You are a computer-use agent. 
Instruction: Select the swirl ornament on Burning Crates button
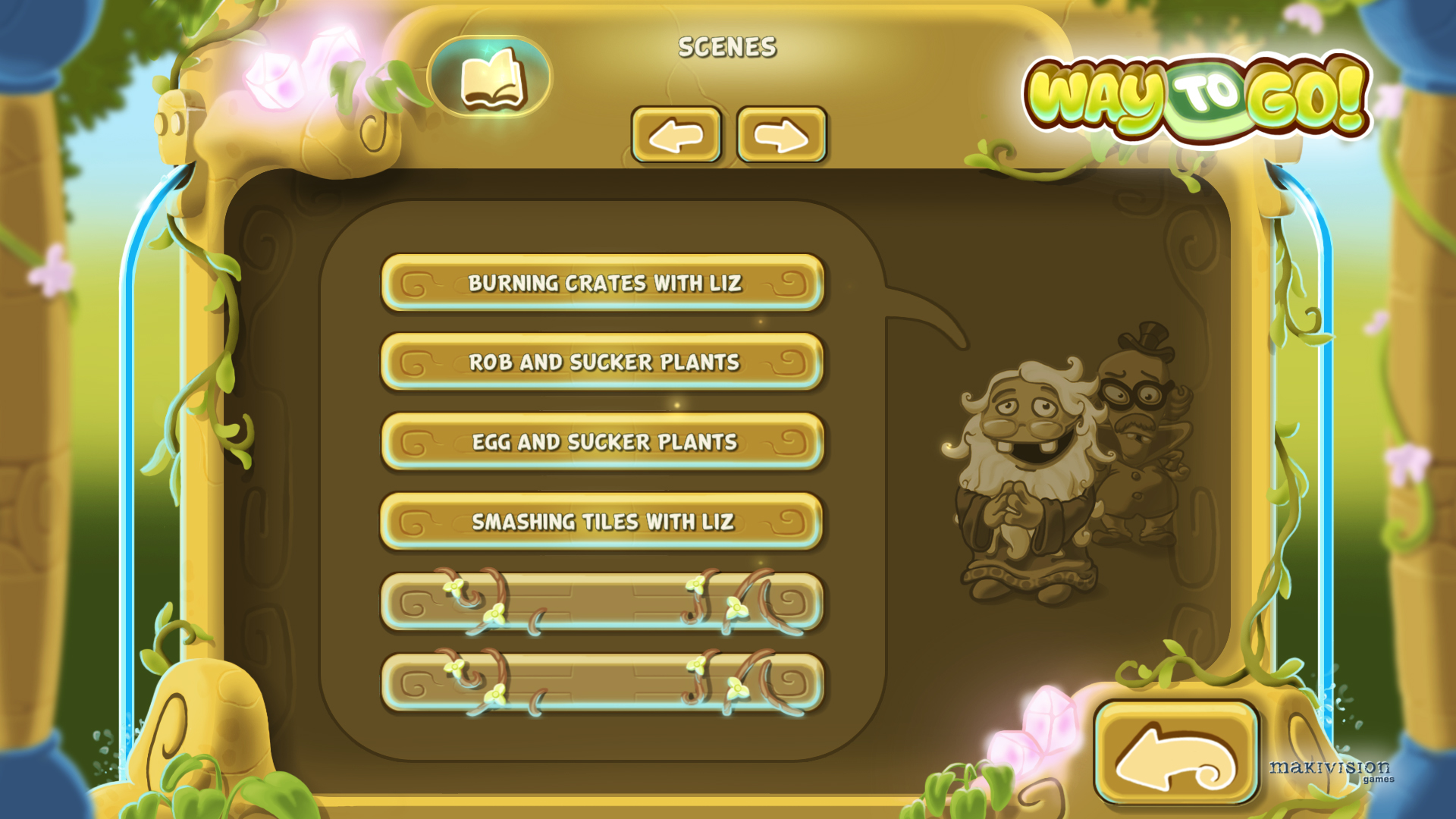tap(417, 283)
